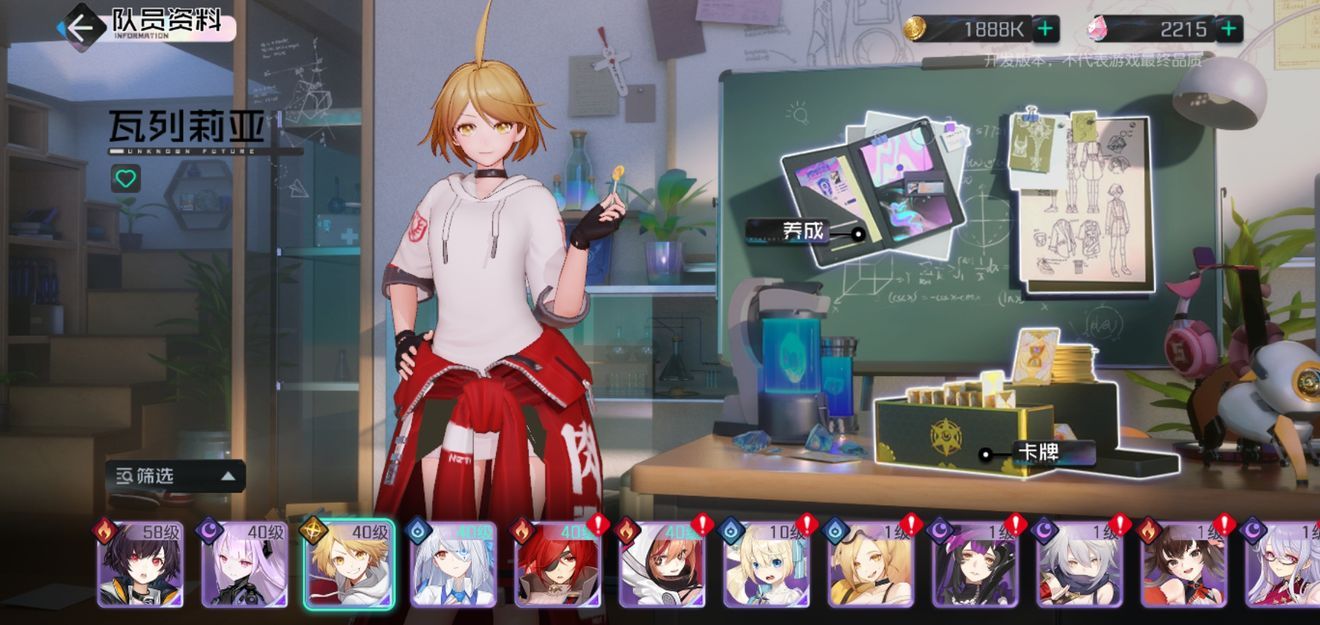Expand the 筛选 filter dropdown
Screen dimensions: 1320x625
[x=175, y=476]
